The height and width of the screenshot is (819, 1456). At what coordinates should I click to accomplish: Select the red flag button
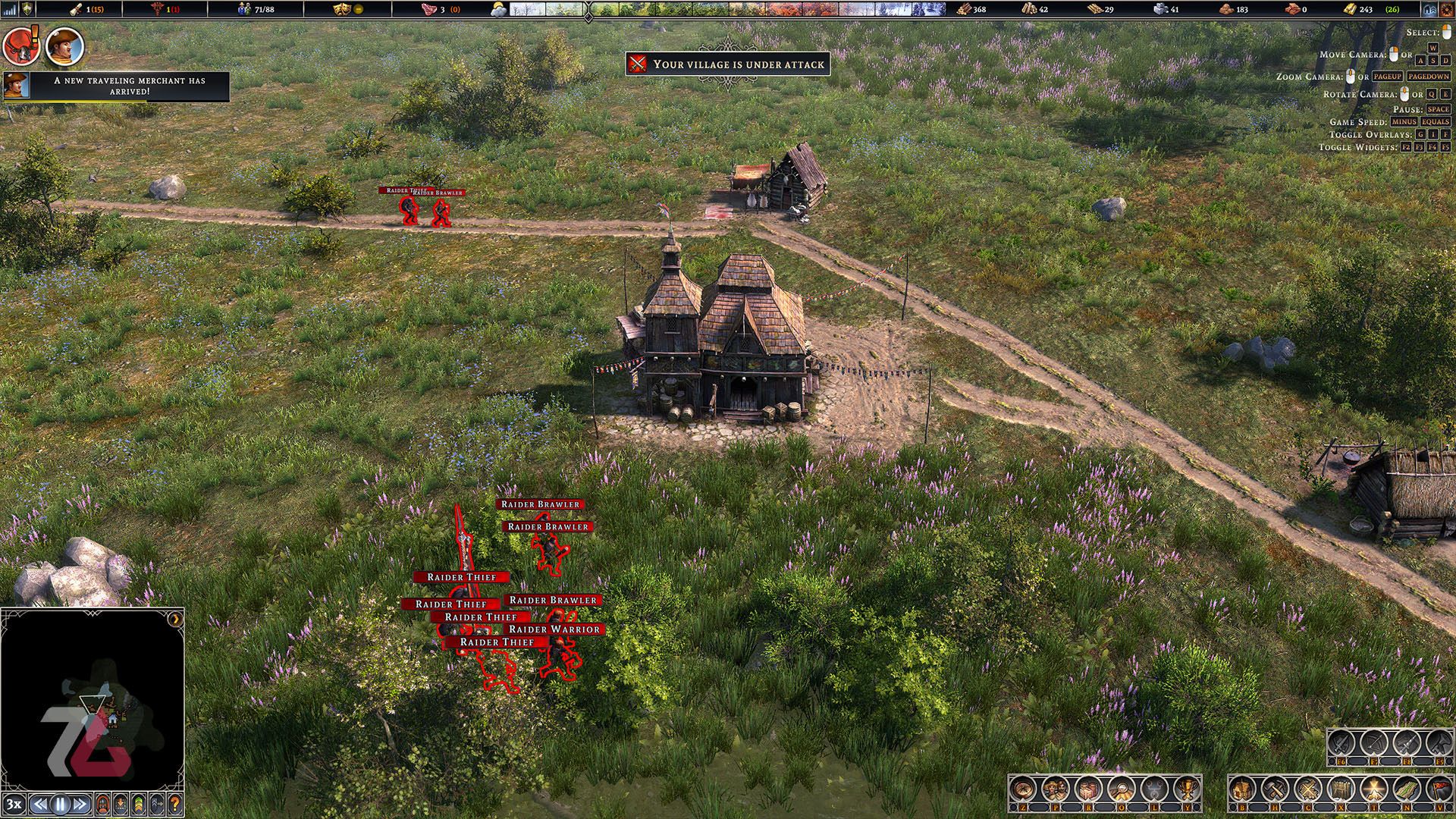[1438, 789]
